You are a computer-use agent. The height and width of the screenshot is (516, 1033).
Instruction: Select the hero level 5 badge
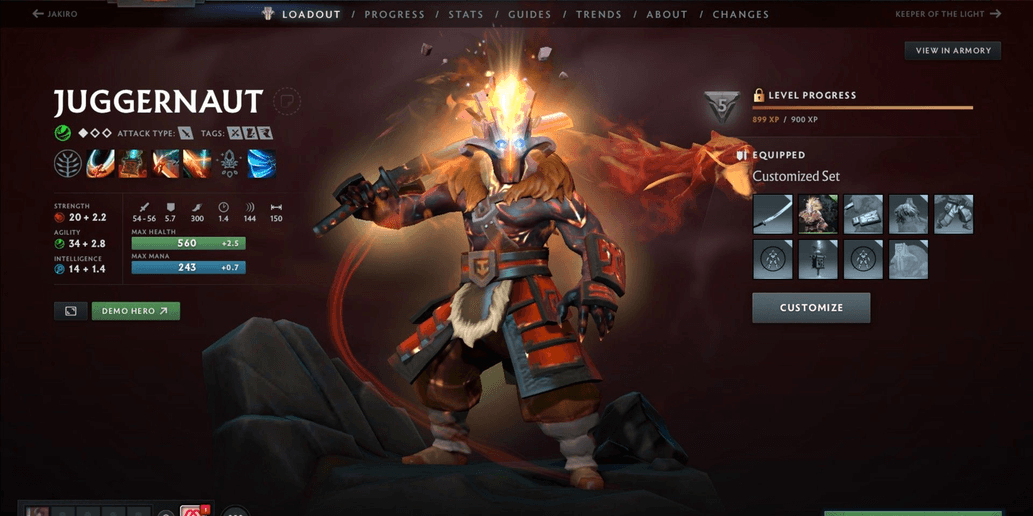pyautogui.click(x=722, y=106)
